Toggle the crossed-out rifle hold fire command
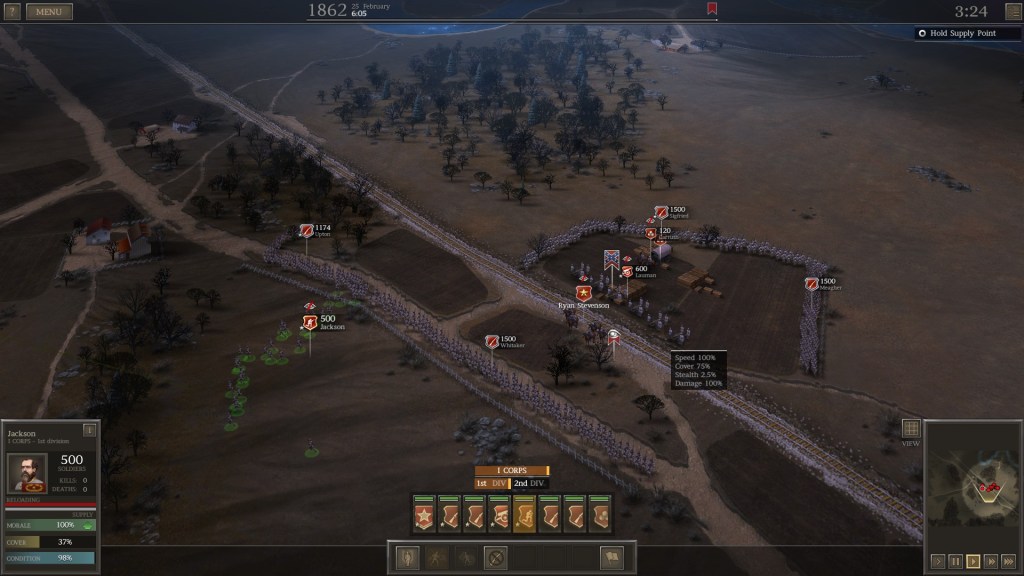Viewport: 1024px width, 576px height. (x=494, y=558)
